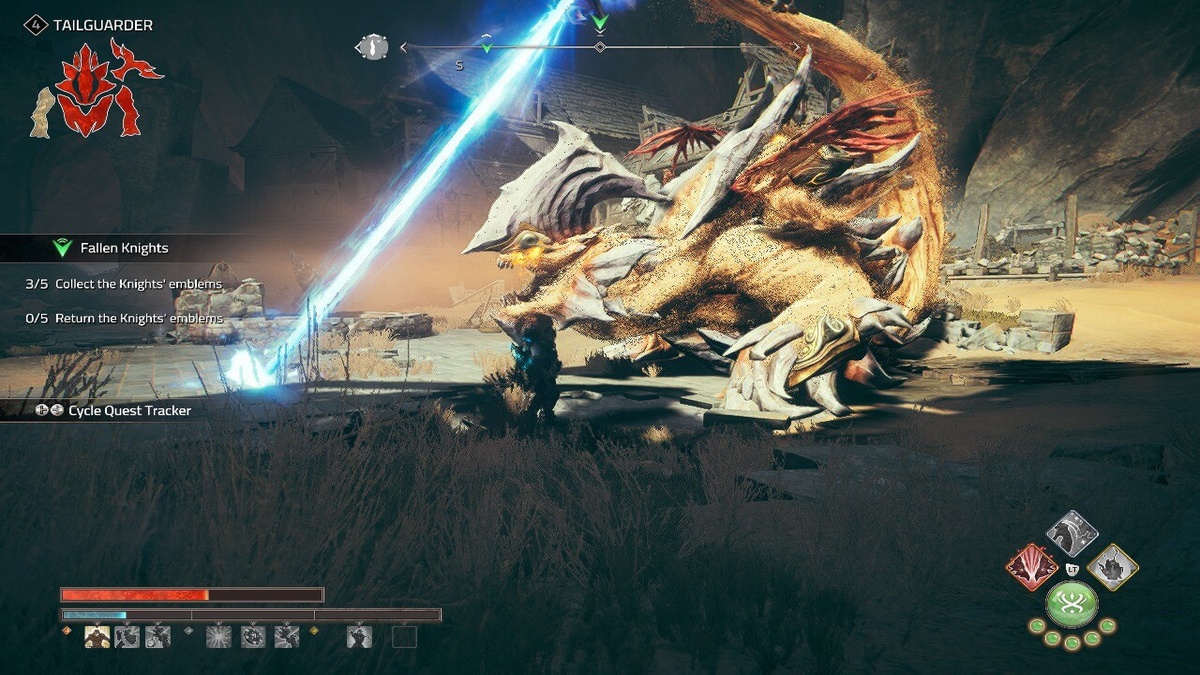Click the Tailguarder monster body-part diagram

[97, 89]
